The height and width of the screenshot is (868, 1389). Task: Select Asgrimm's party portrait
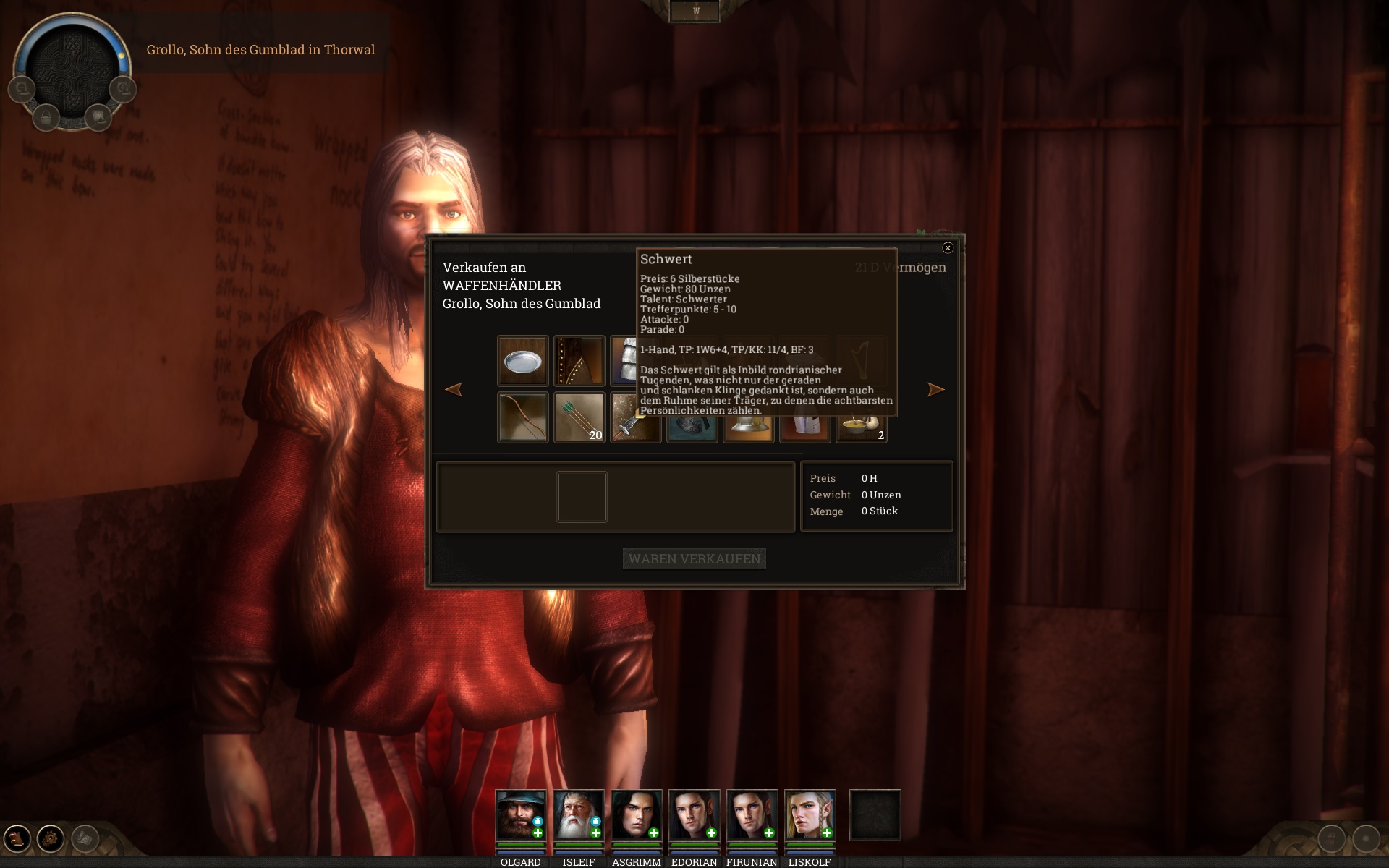coord(636,815)
